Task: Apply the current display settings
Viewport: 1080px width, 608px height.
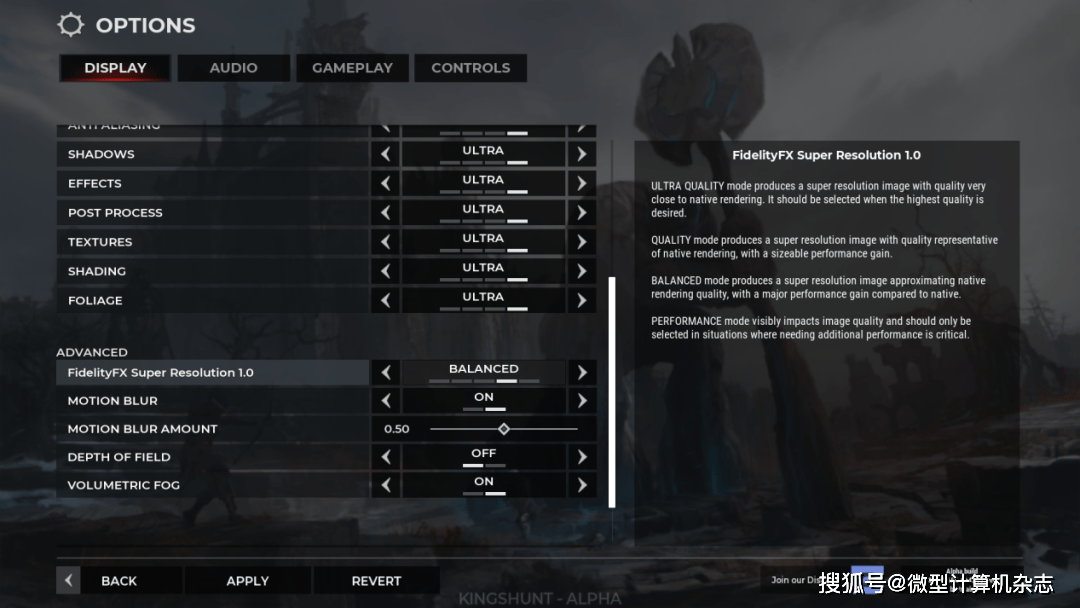Action: [247, 581]
